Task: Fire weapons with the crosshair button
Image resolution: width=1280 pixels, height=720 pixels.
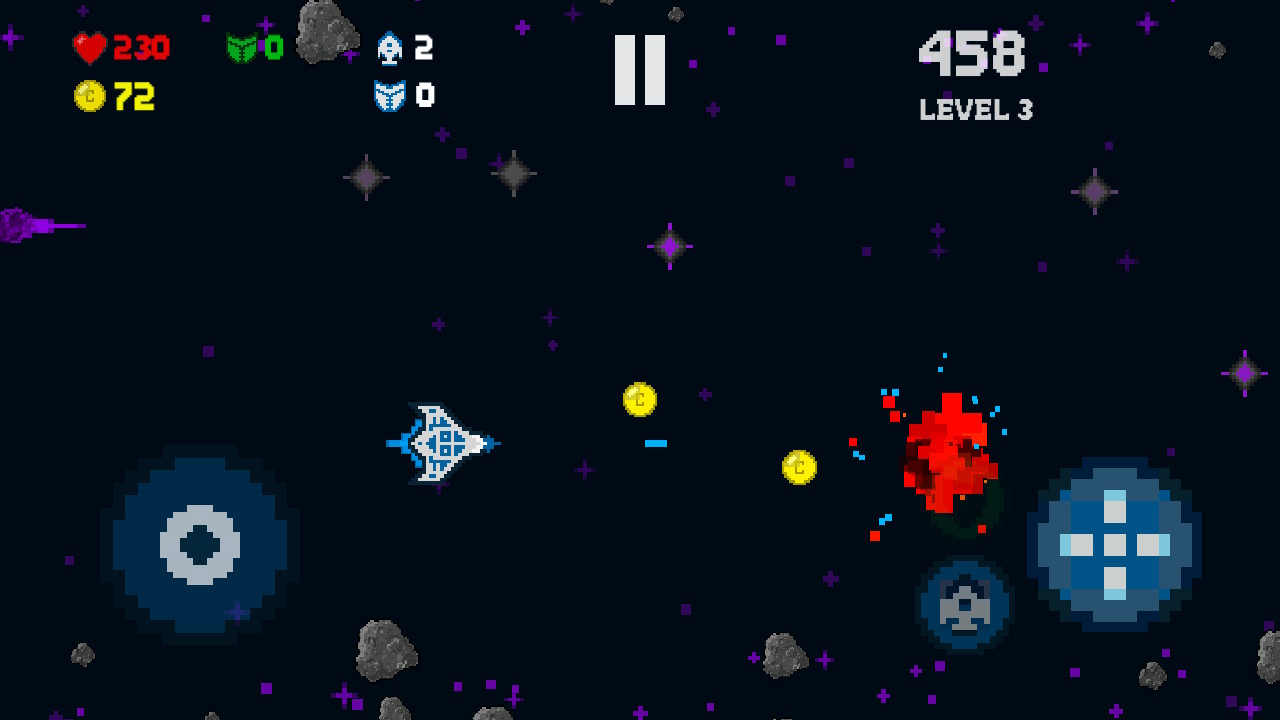Action: coord(1114,545)
